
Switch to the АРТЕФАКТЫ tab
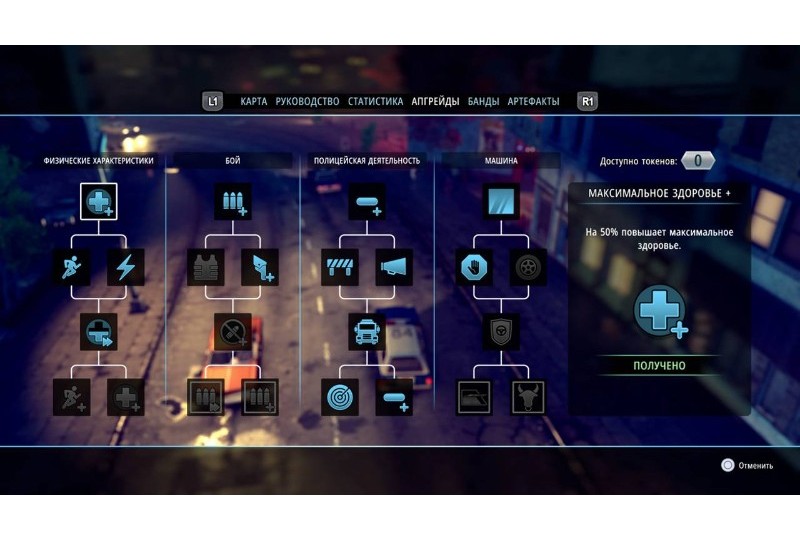(533, 101)
